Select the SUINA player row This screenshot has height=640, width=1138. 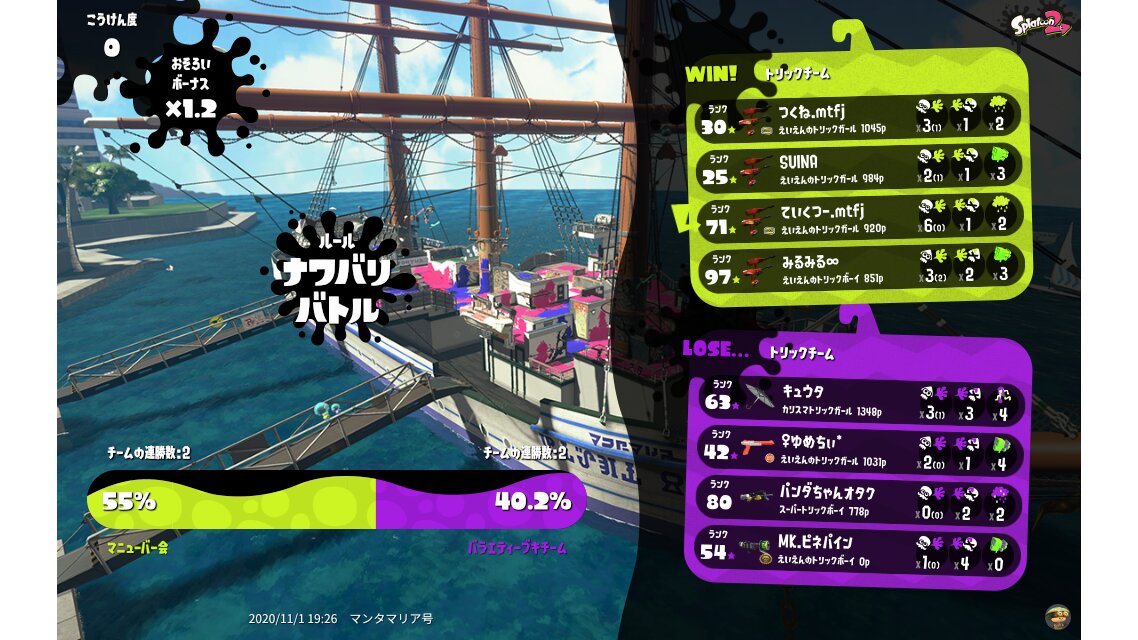tap(858, 167)
